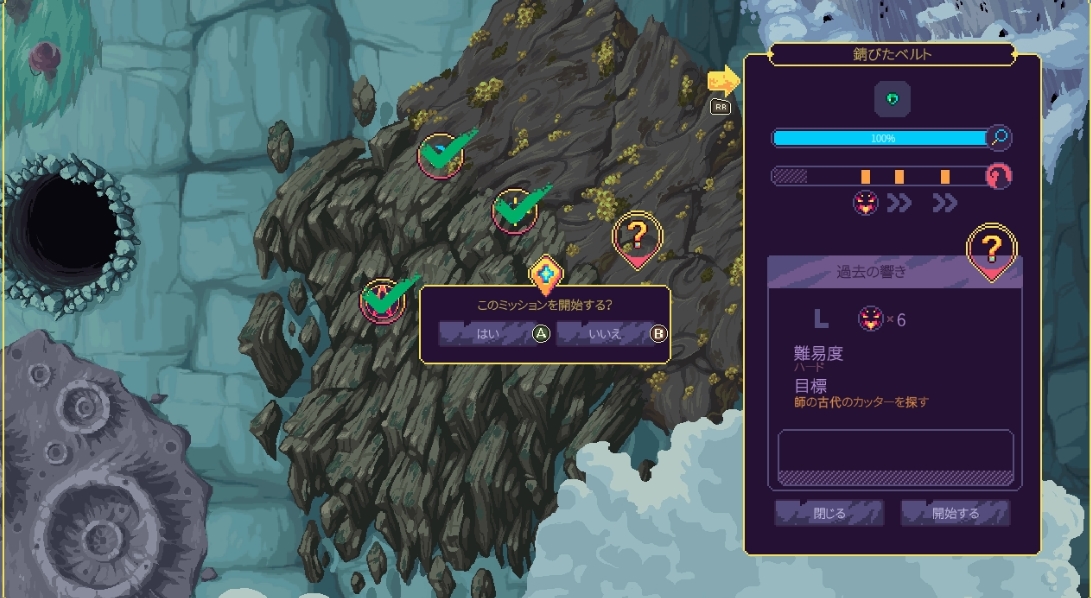Start the mission using 開始する button

click(x=955, y=514)
